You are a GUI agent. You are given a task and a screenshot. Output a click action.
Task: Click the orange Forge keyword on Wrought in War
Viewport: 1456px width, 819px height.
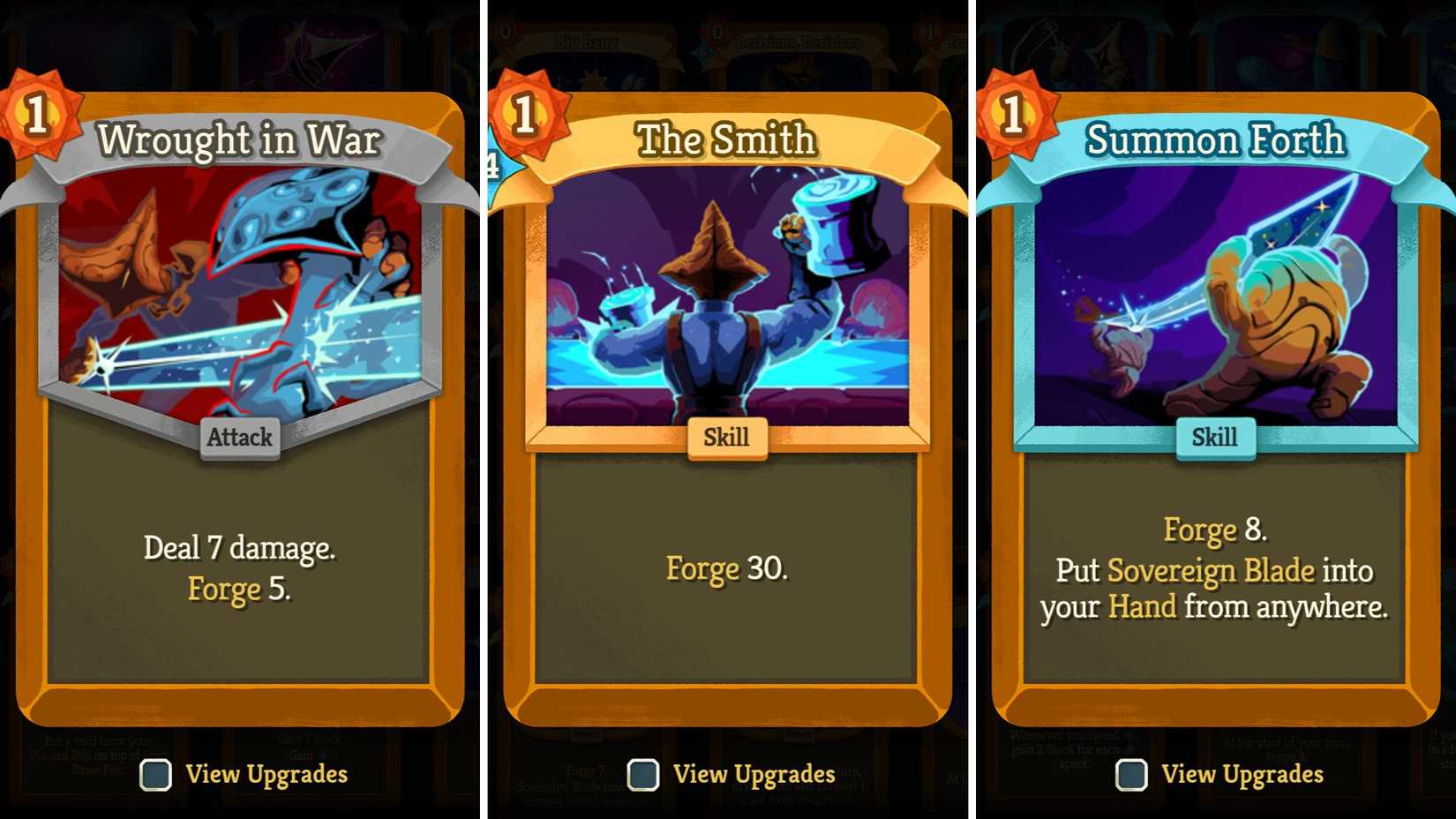pos(223,589)
